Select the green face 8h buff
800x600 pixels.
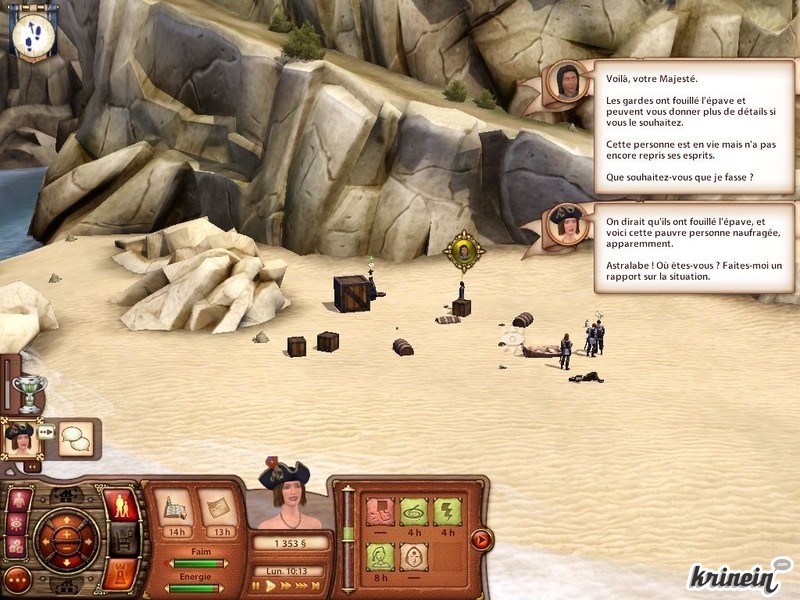tap(380, 557)
